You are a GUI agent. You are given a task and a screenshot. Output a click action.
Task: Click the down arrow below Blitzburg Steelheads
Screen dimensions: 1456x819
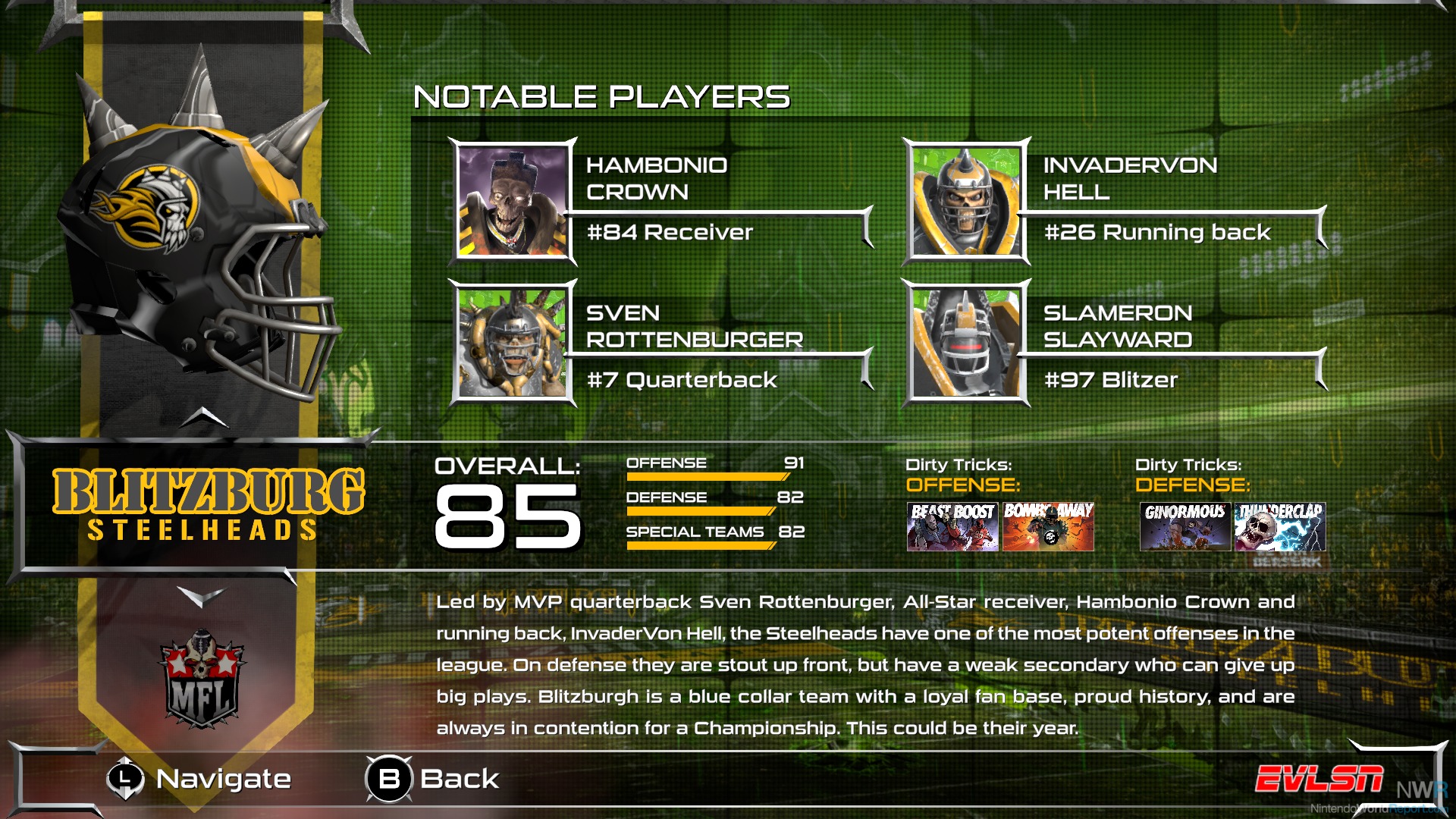point(202,597)
